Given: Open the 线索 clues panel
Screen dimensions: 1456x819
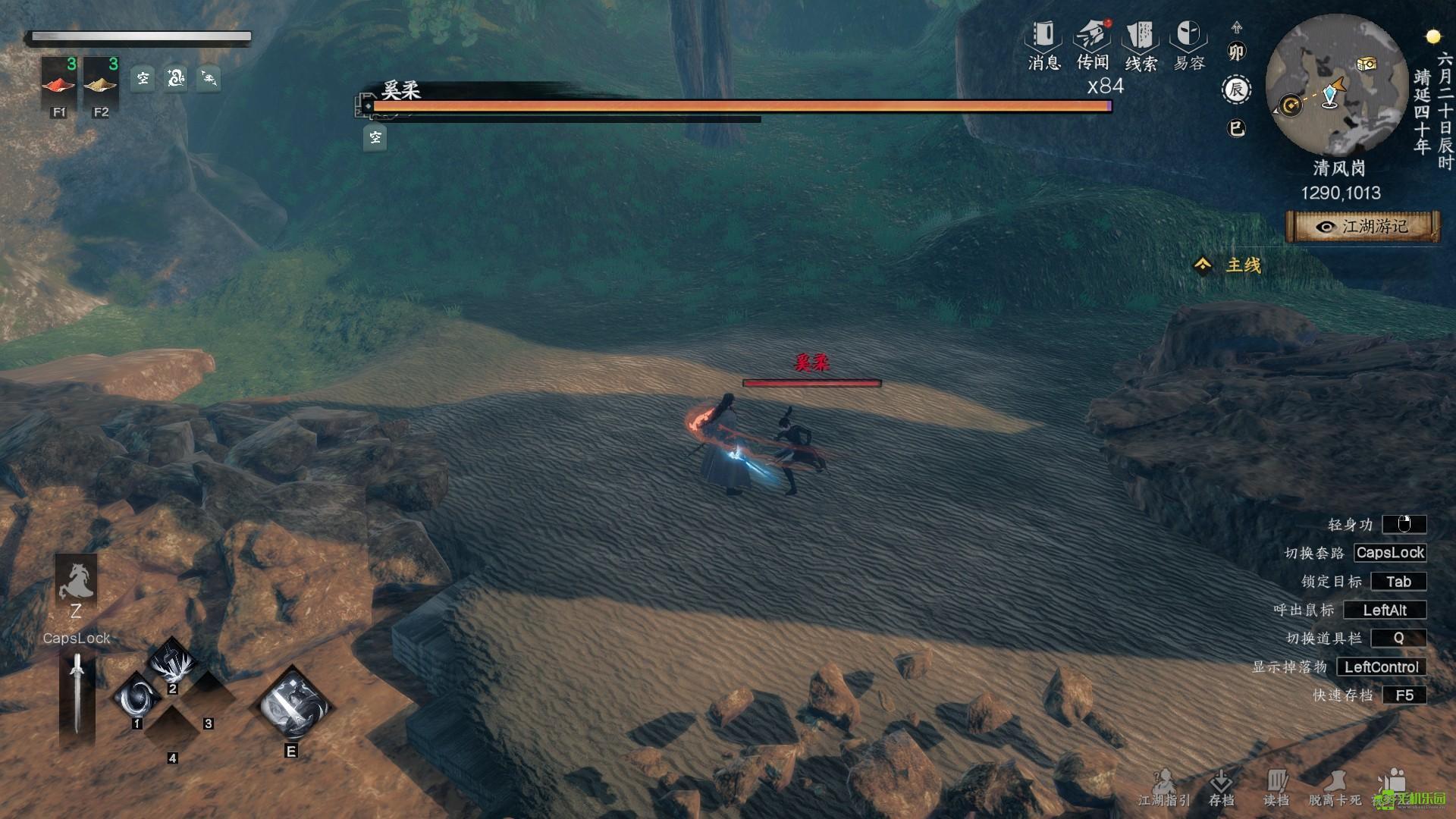Looking at the screenshot, I should coord(1141,44).
